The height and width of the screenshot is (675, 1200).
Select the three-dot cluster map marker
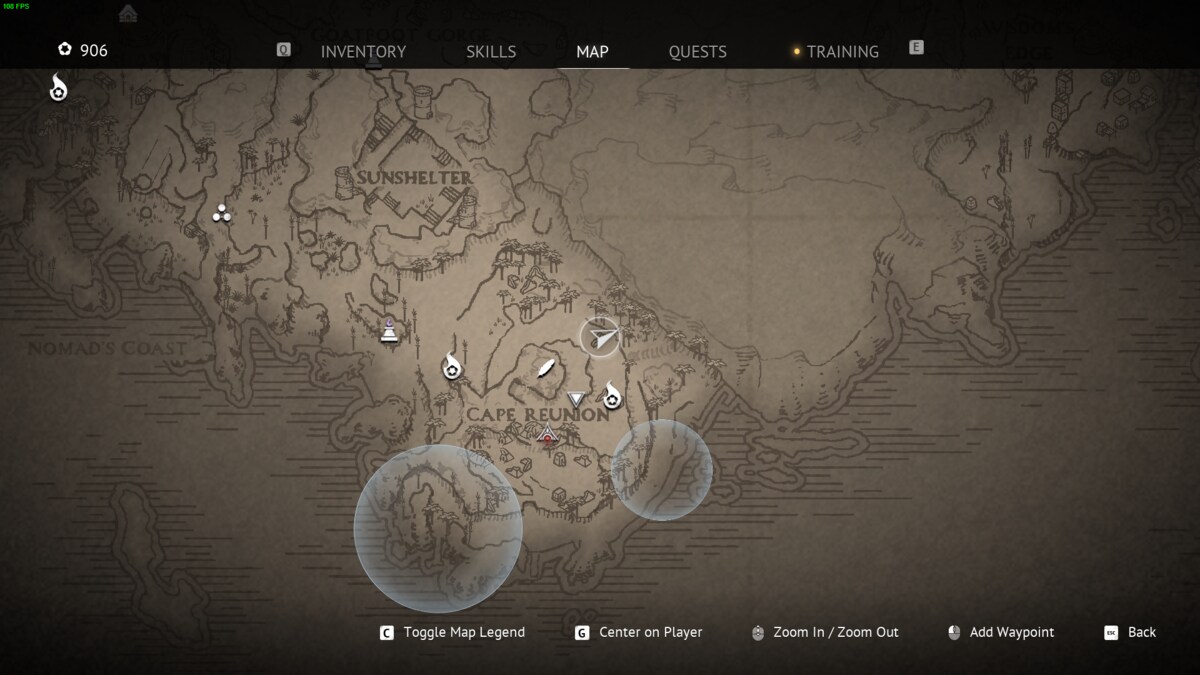tap(222, 213)
